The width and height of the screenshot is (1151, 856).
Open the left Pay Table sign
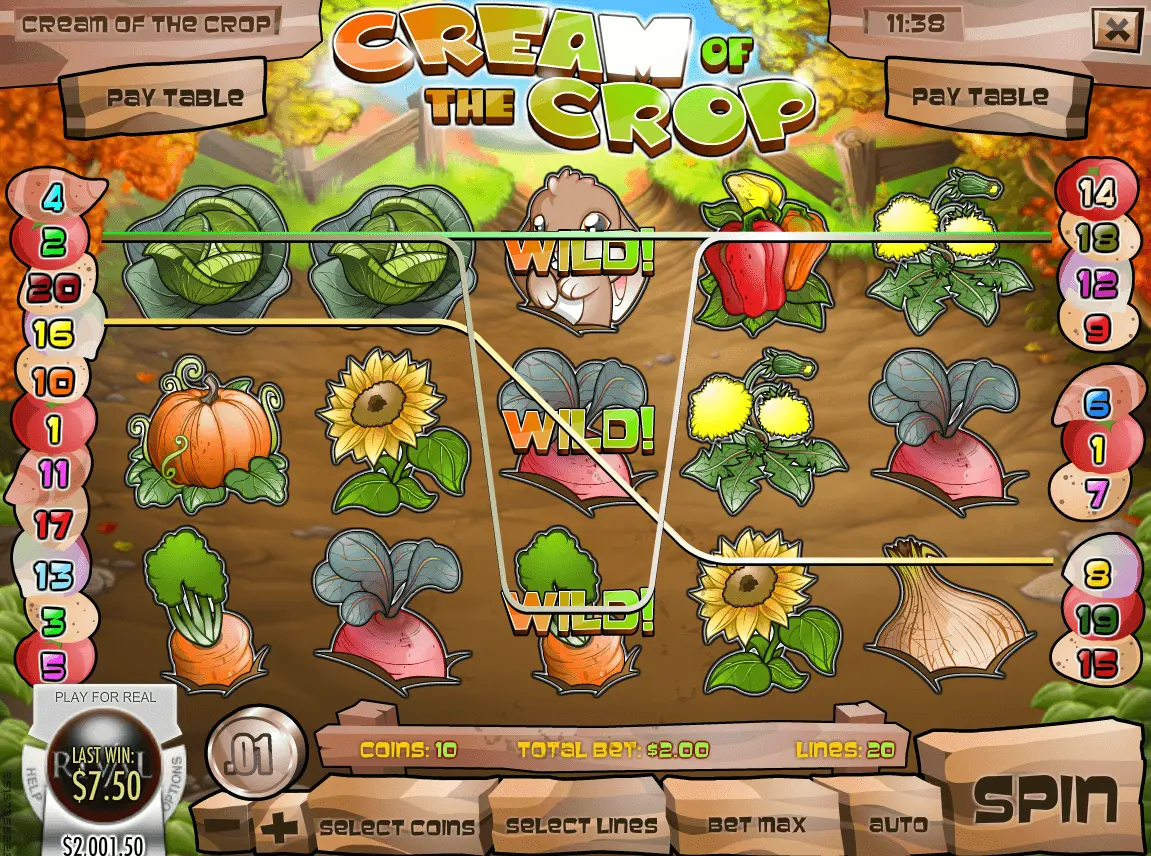[x=174, y=97]
